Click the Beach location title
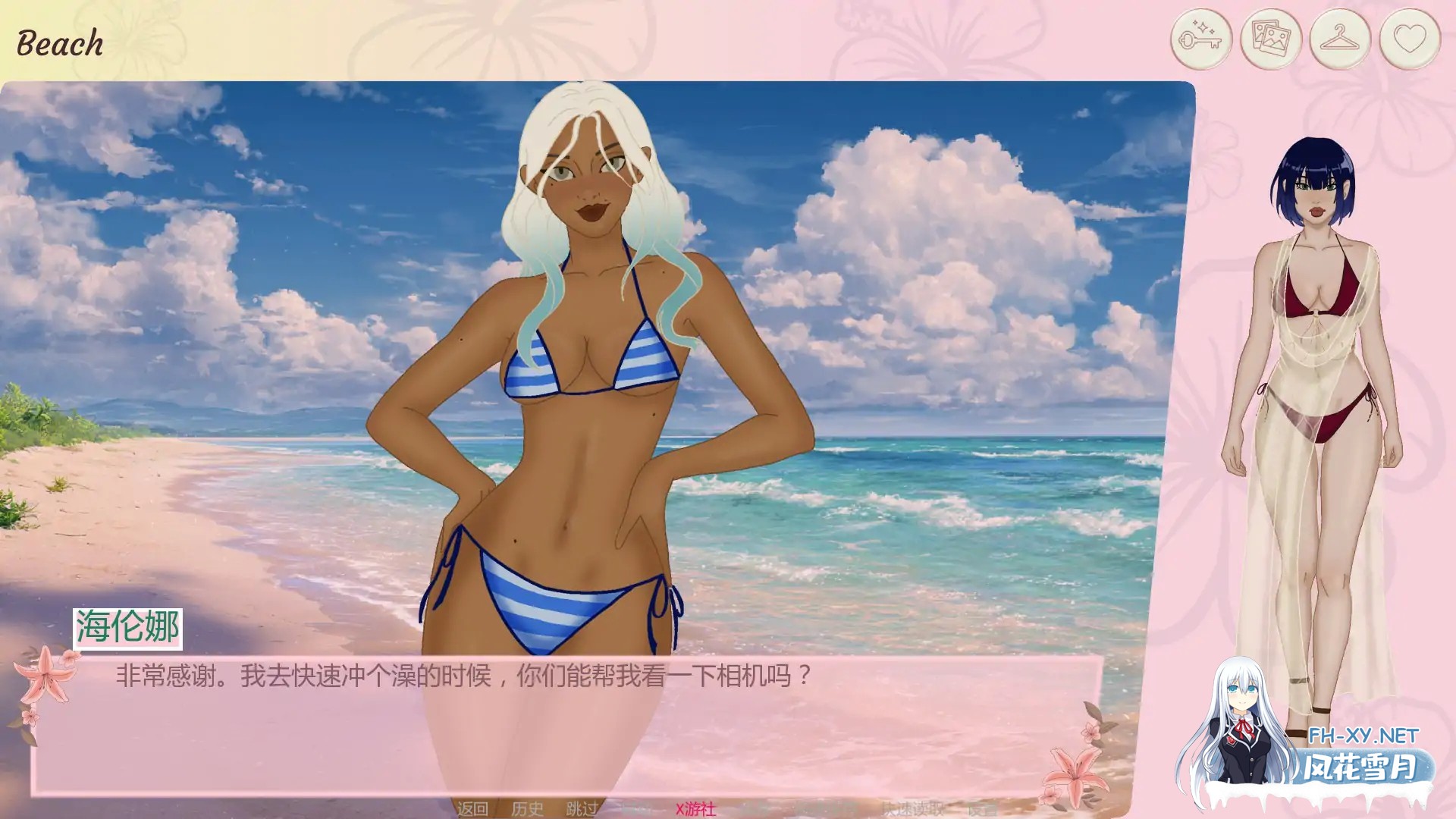The width and height of the screenshot is (1456, 819). tap(59, 42)
